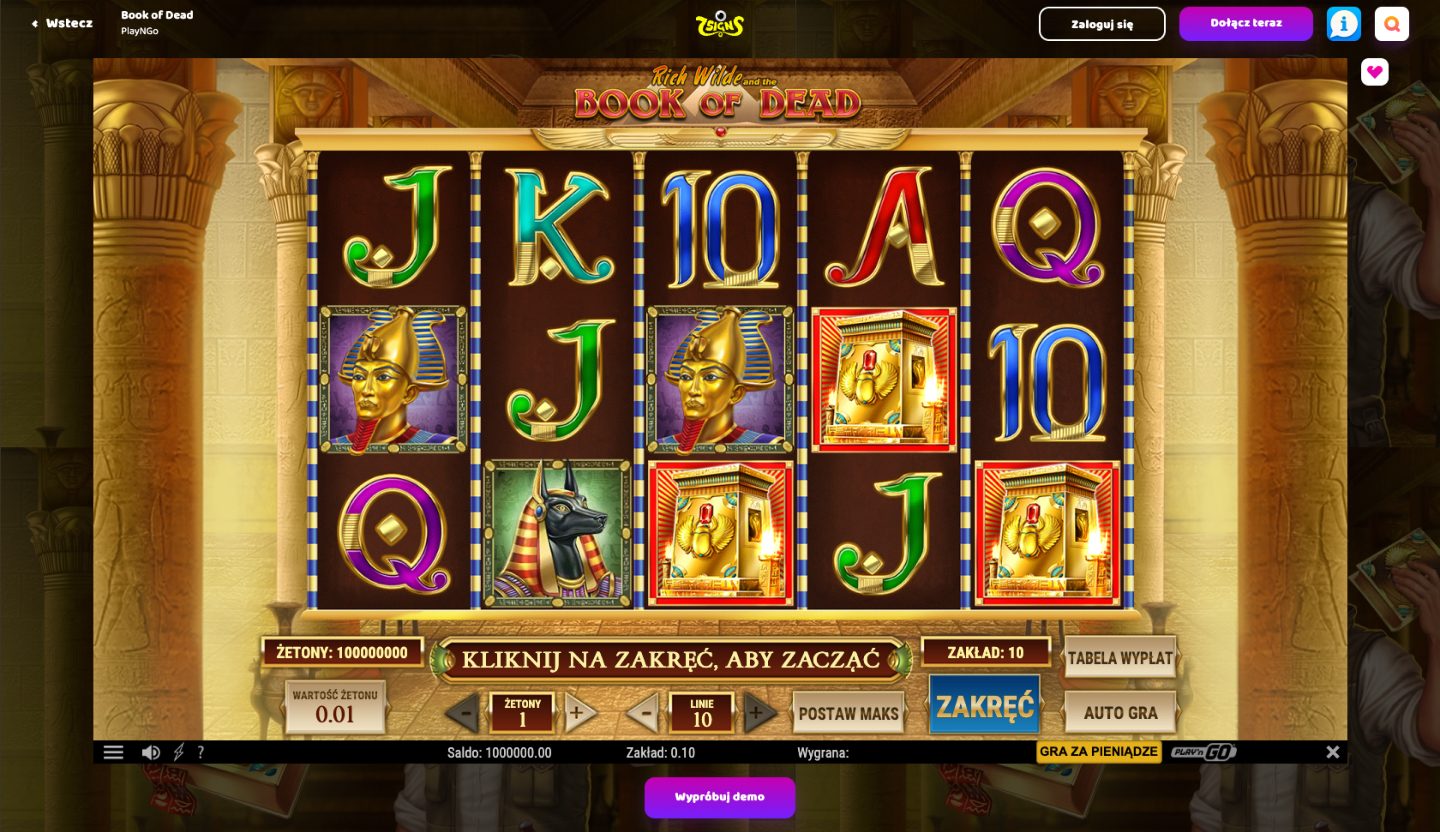This screenshot has height=832, width=1440.
Task: Enable turbo spin with lightning icon
Action: 177,751
